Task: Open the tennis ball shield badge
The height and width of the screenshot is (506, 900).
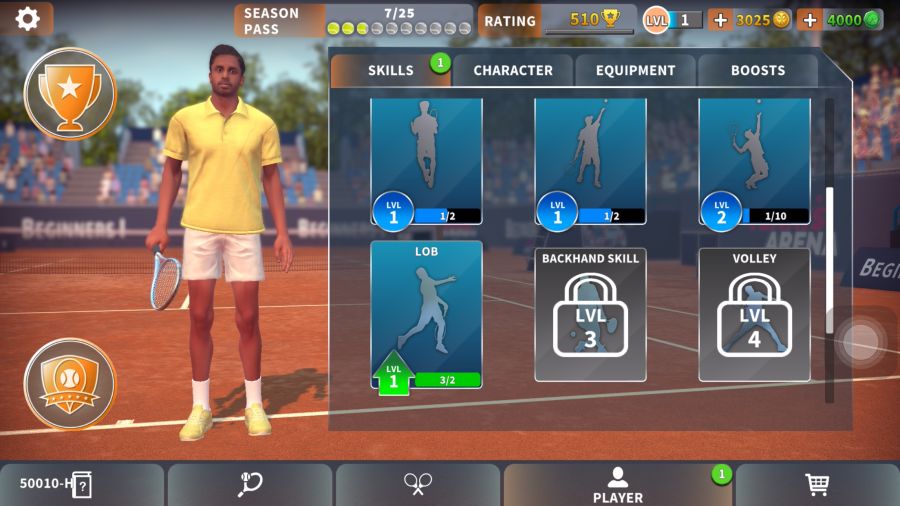Action: [x=69, y=383]
